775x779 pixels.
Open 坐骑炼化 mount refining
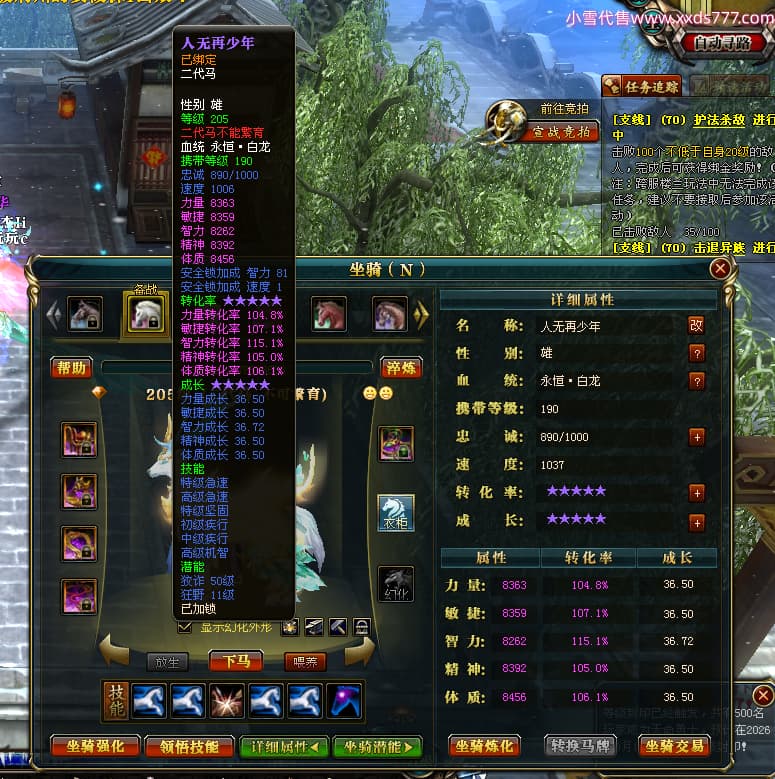click(484, 745)
